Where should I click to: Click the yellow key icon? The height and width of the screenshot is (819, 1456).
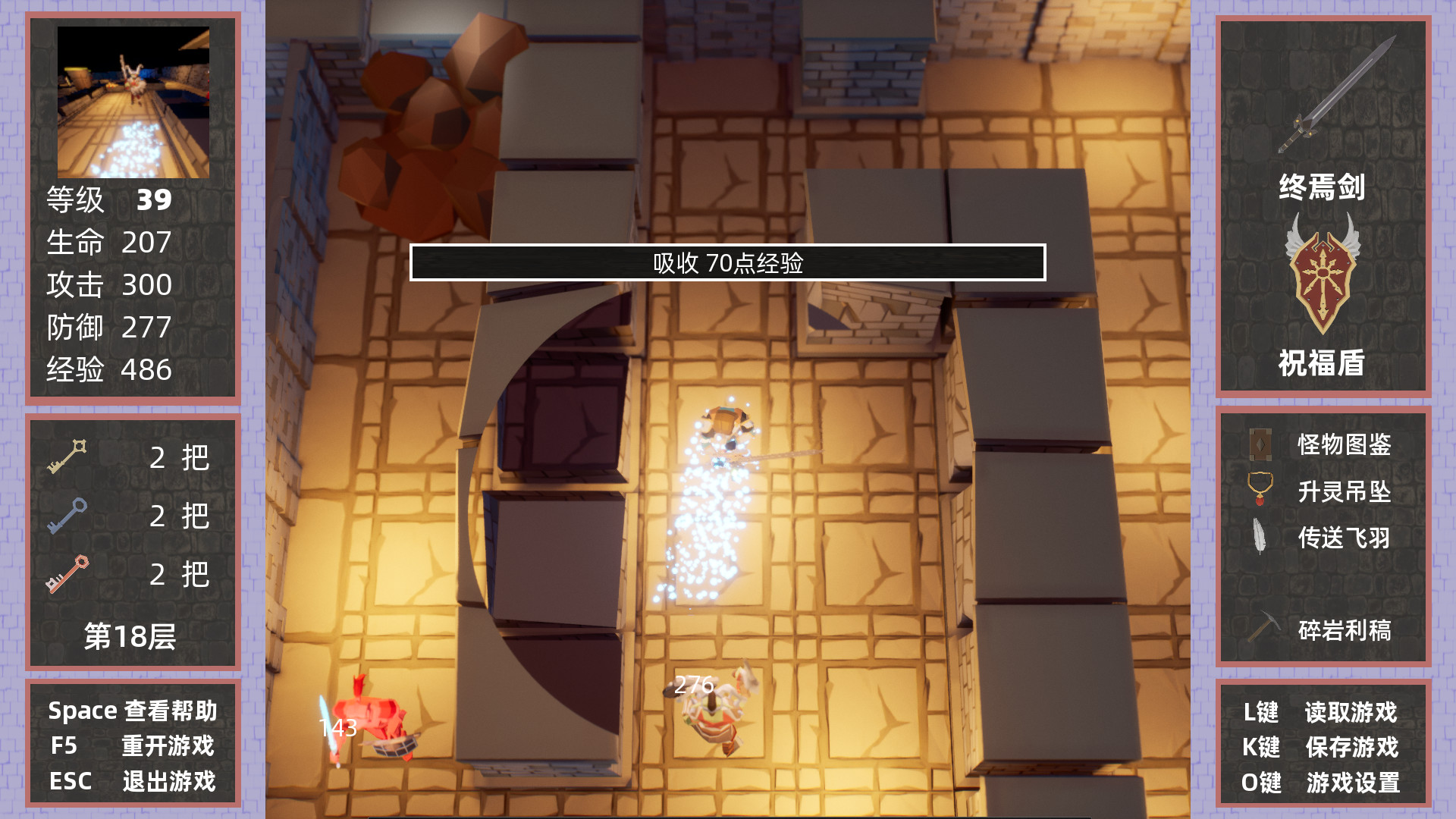click(68, 455)
